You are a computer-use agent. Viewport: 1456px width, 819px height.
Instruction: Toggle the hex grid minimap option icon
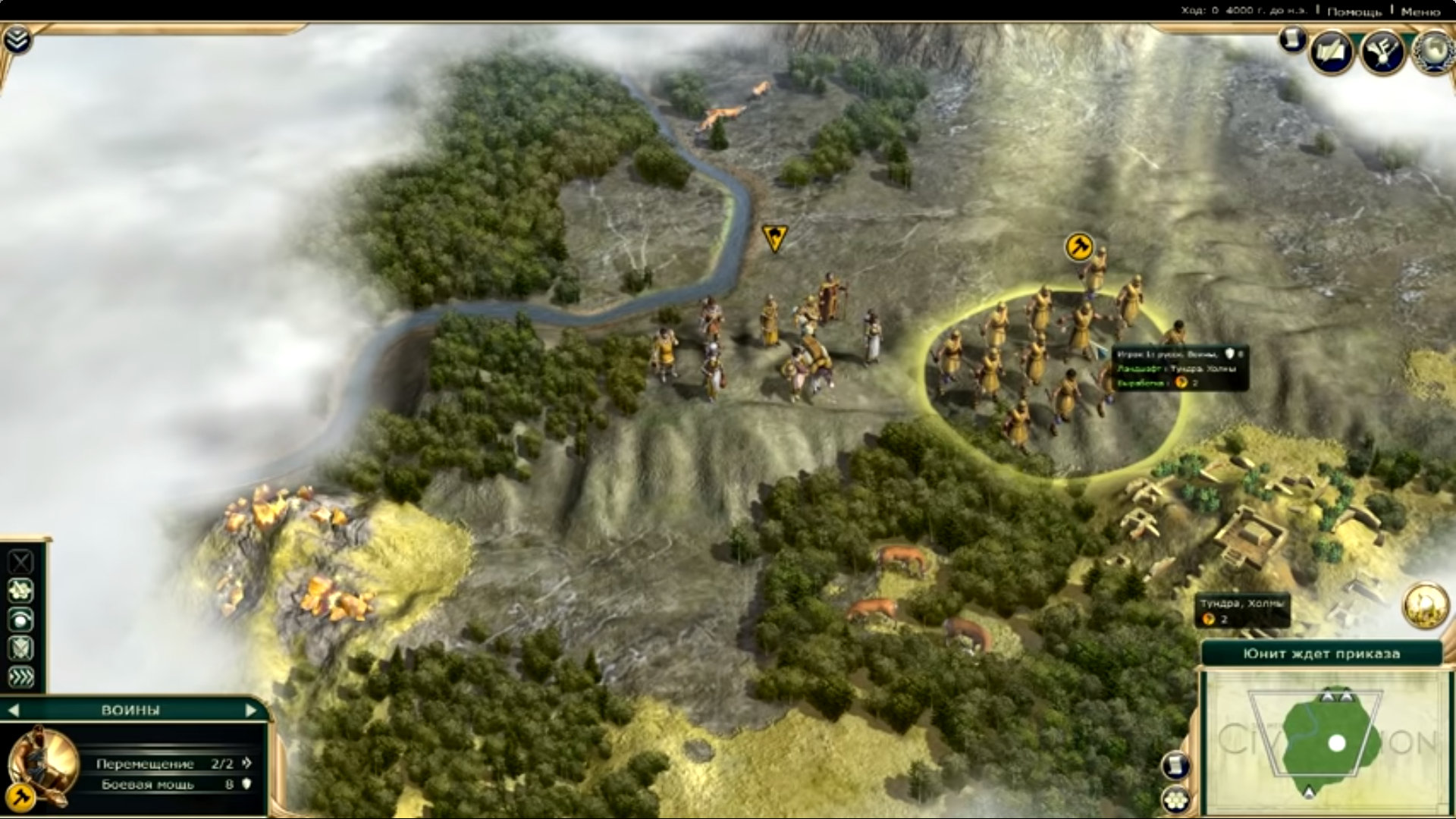tap(1175, 799)
